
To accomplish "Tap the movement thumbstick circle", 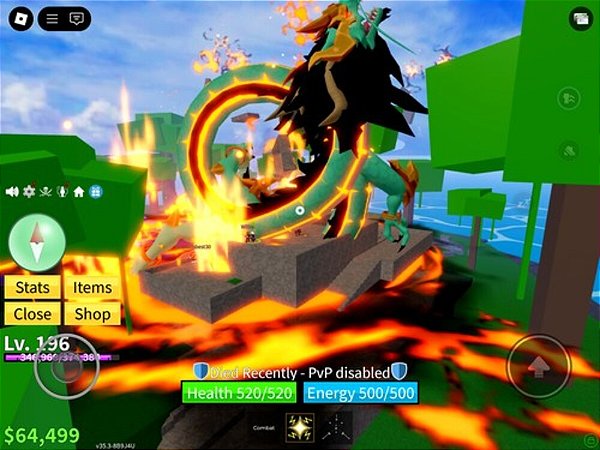I will pos(66,367).
